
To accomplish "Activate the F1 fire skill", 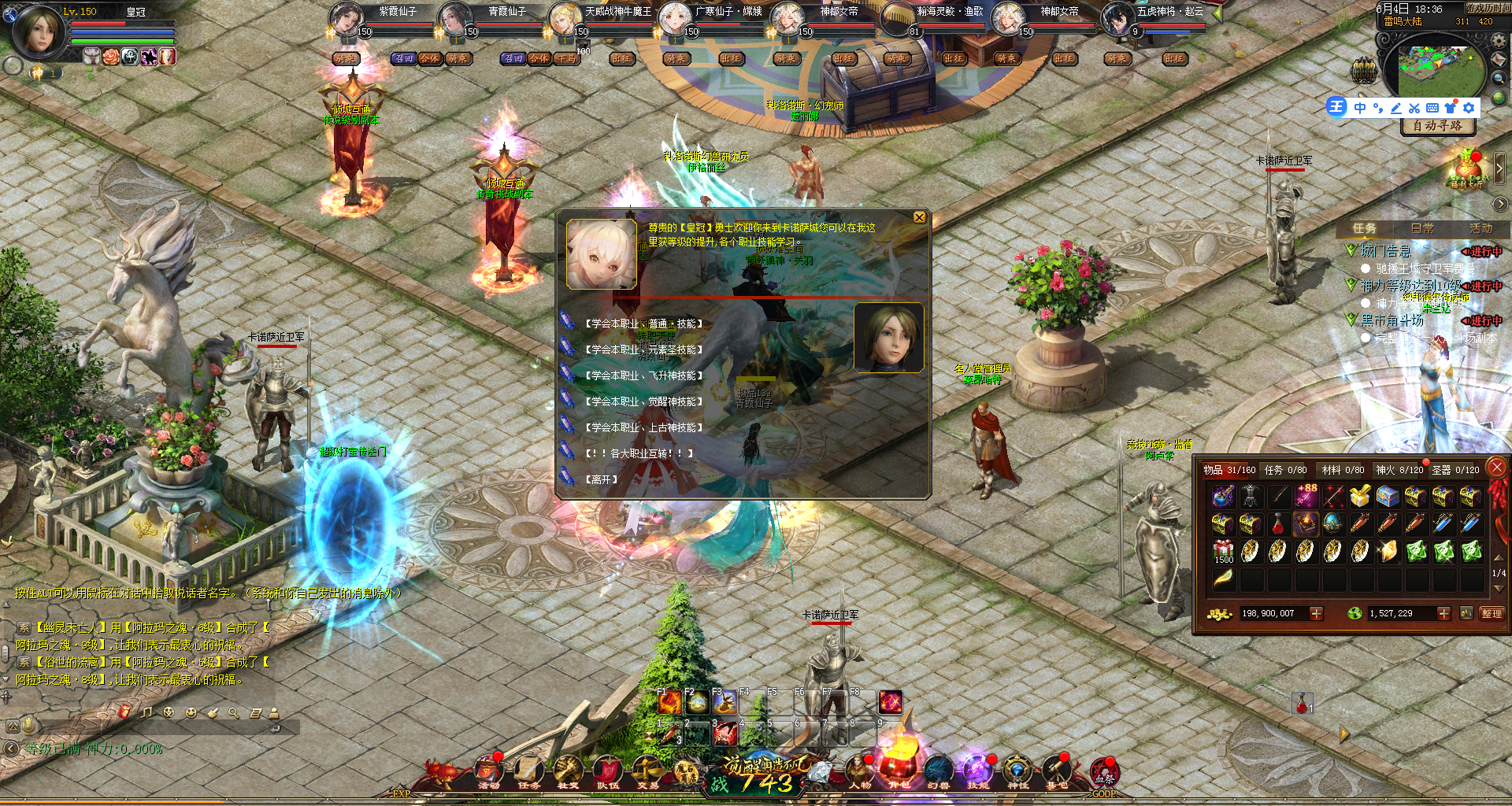I will (669, 702).
